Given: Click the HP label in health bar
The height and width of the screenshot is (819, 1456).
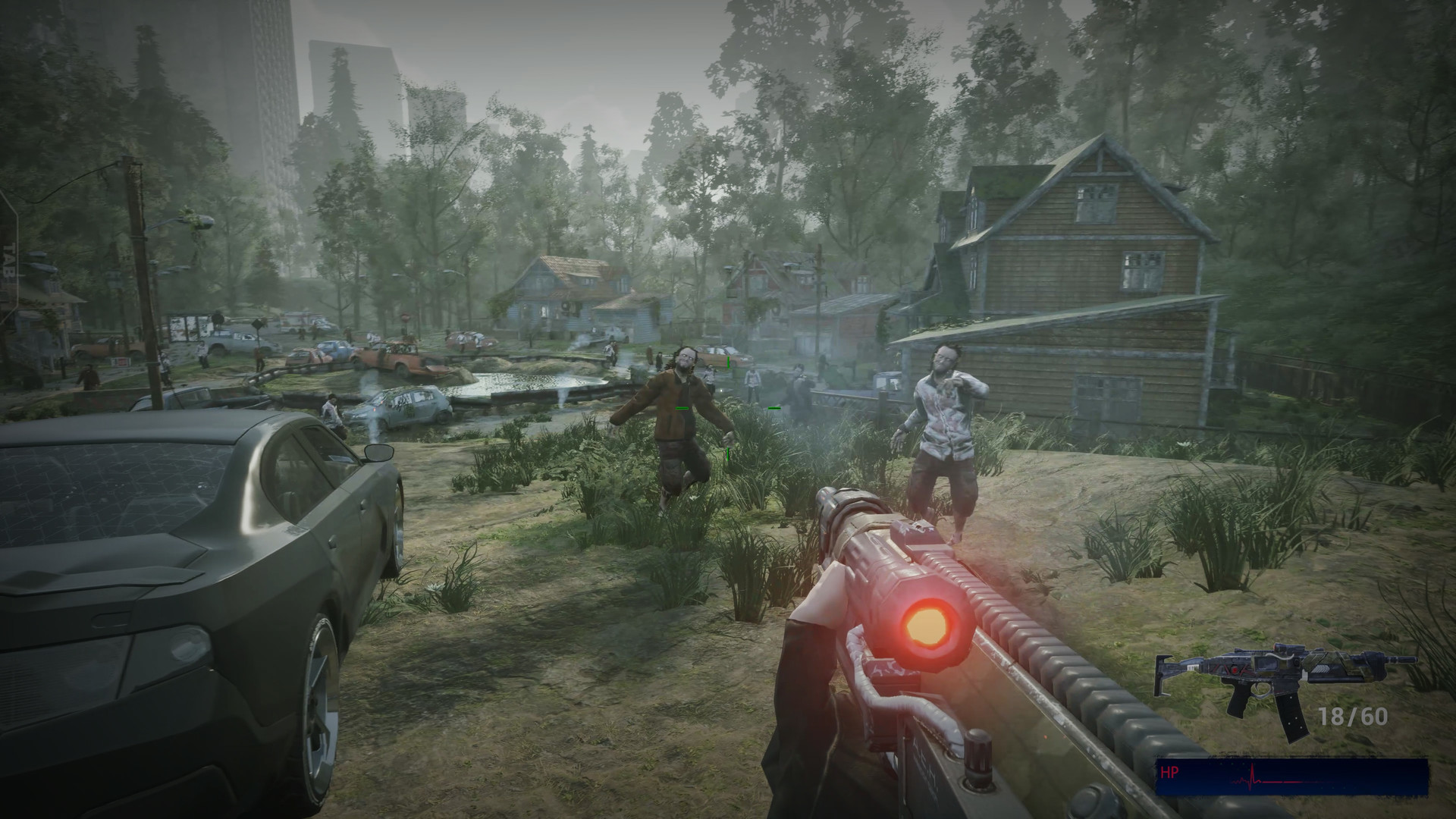Looking at the screenshot, I should [x=1170, y=772].
